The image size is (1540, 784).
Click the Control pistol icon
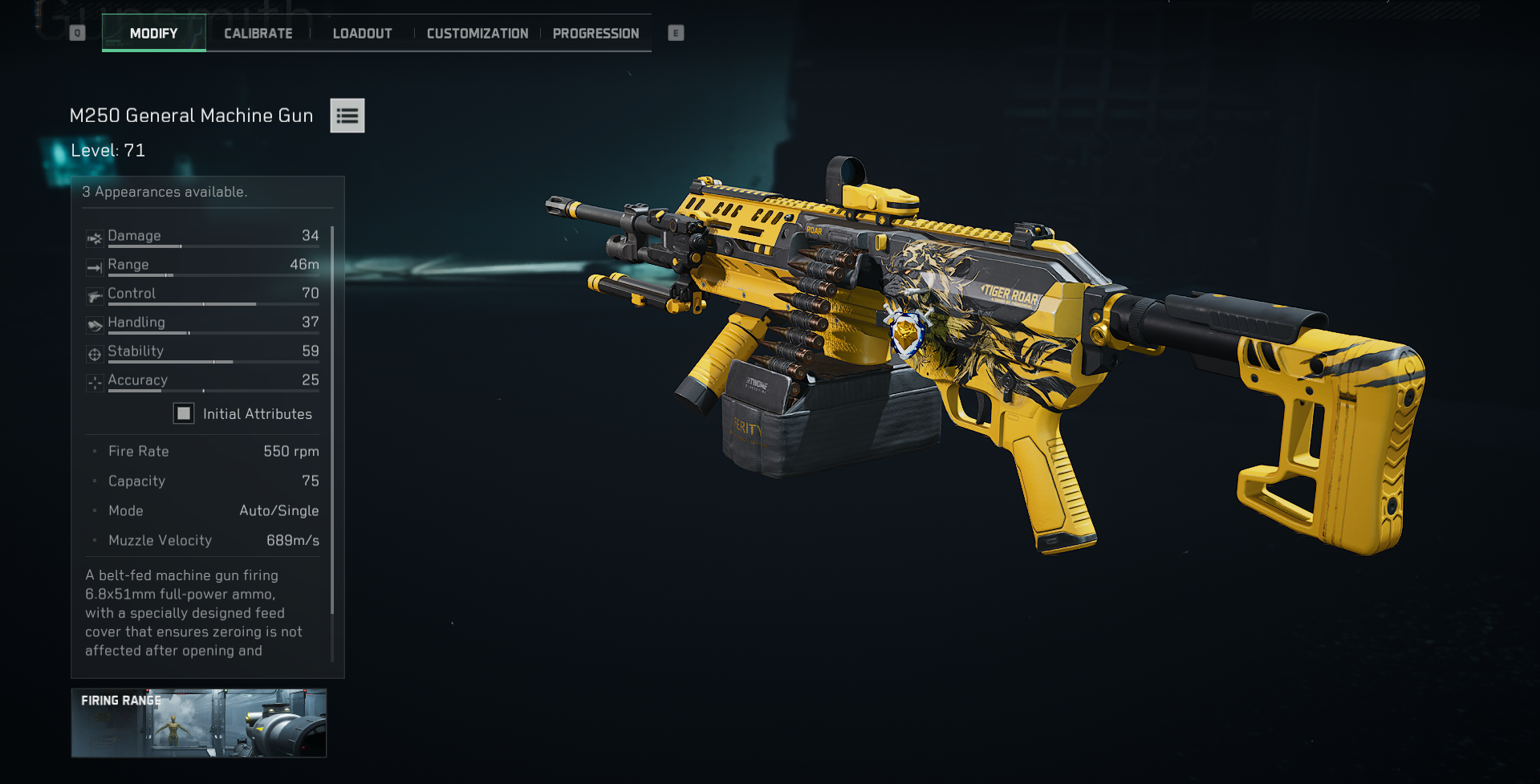[94, 296]
